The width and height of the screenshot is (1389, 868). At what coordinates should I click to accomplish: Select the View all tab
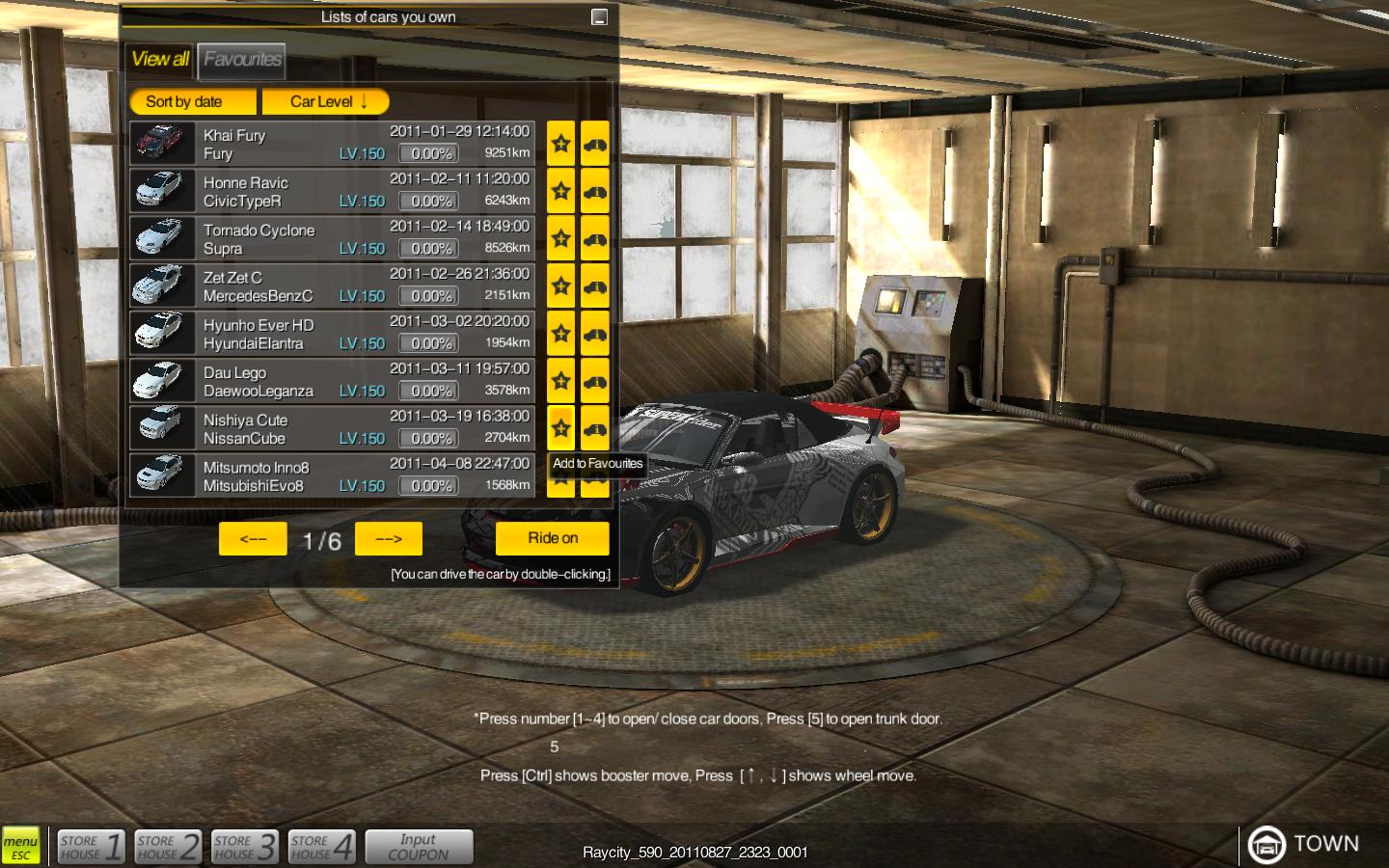point(160,60)
